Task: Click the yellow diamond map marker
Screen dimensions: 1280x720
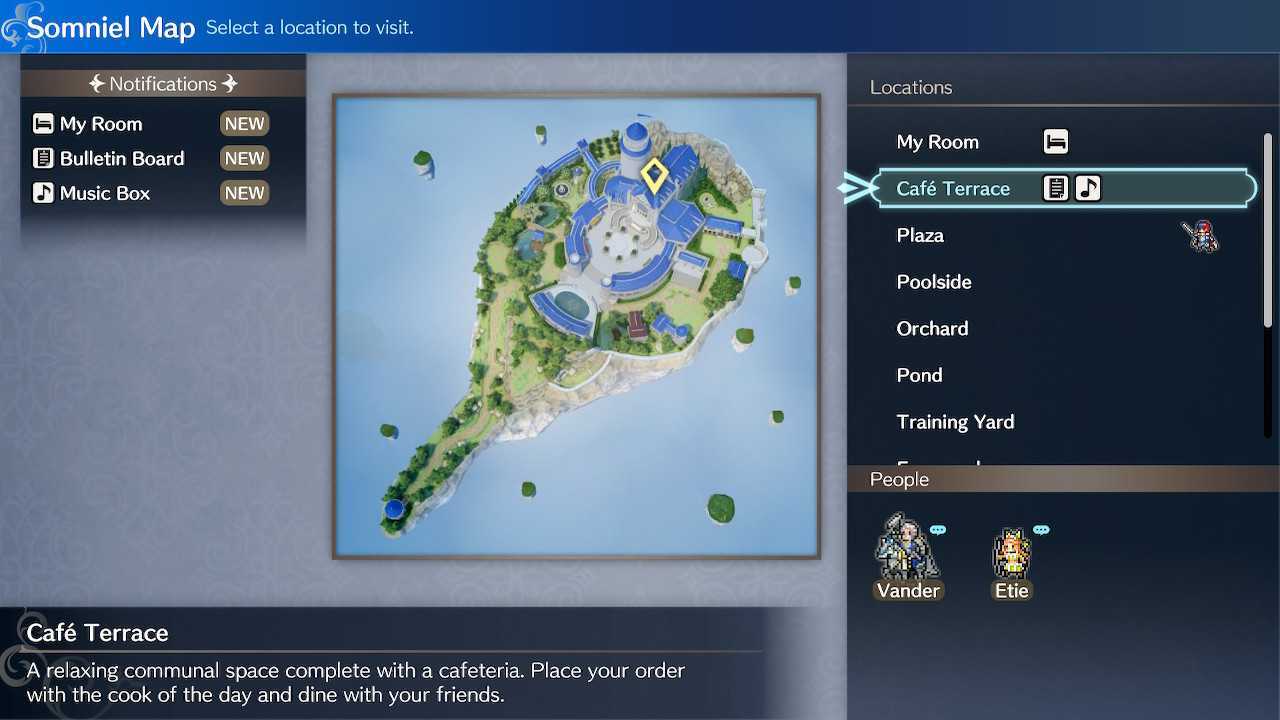Action: point(654,175)
